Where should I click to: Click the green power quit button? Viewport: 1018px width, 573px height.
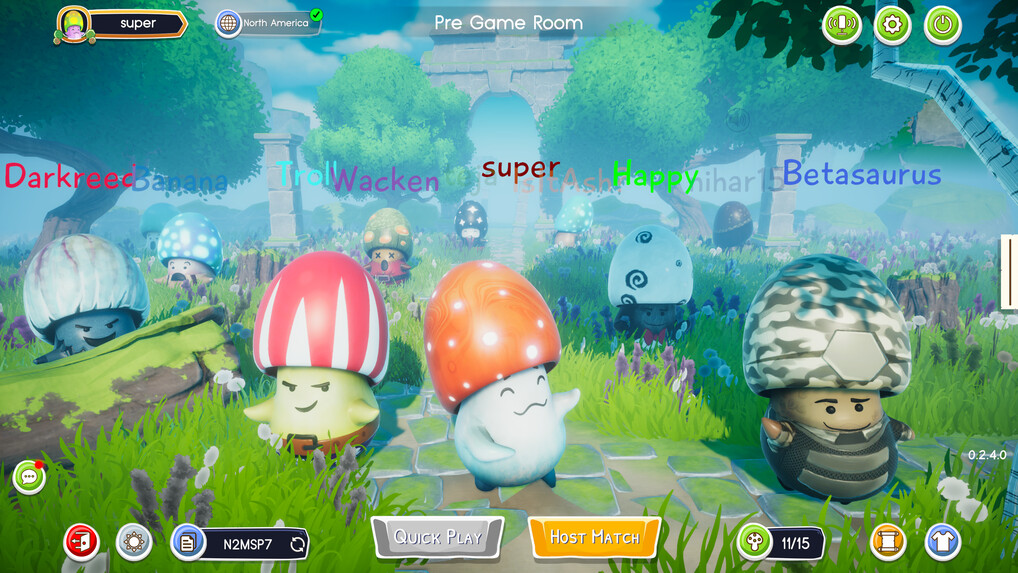pyautogui.click(x=942, y=25)
